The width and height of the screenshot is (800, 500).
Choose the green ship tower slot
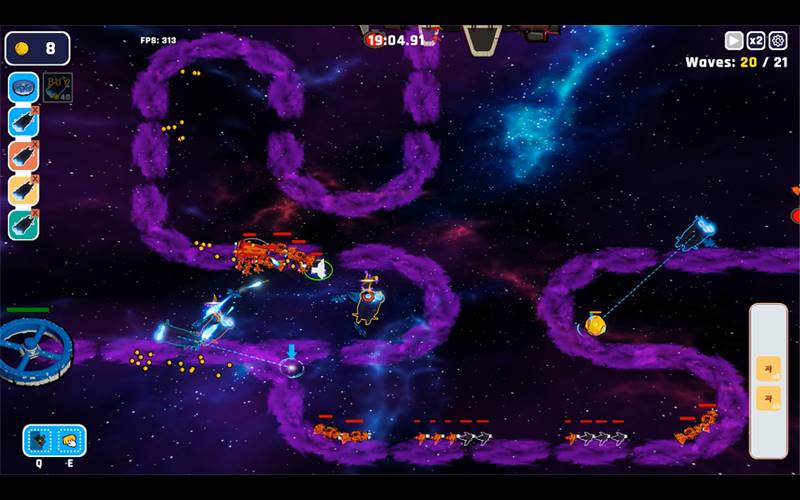23,224
